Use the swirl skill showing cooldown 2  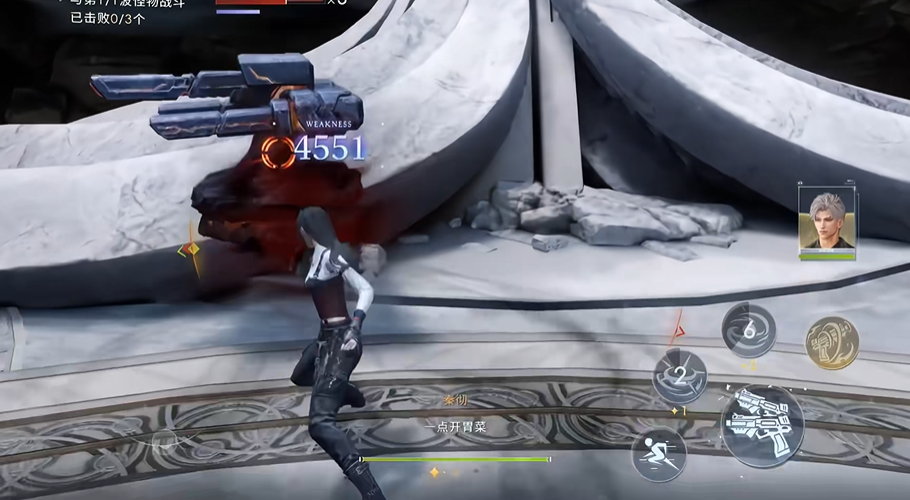[x=680, y=377]
